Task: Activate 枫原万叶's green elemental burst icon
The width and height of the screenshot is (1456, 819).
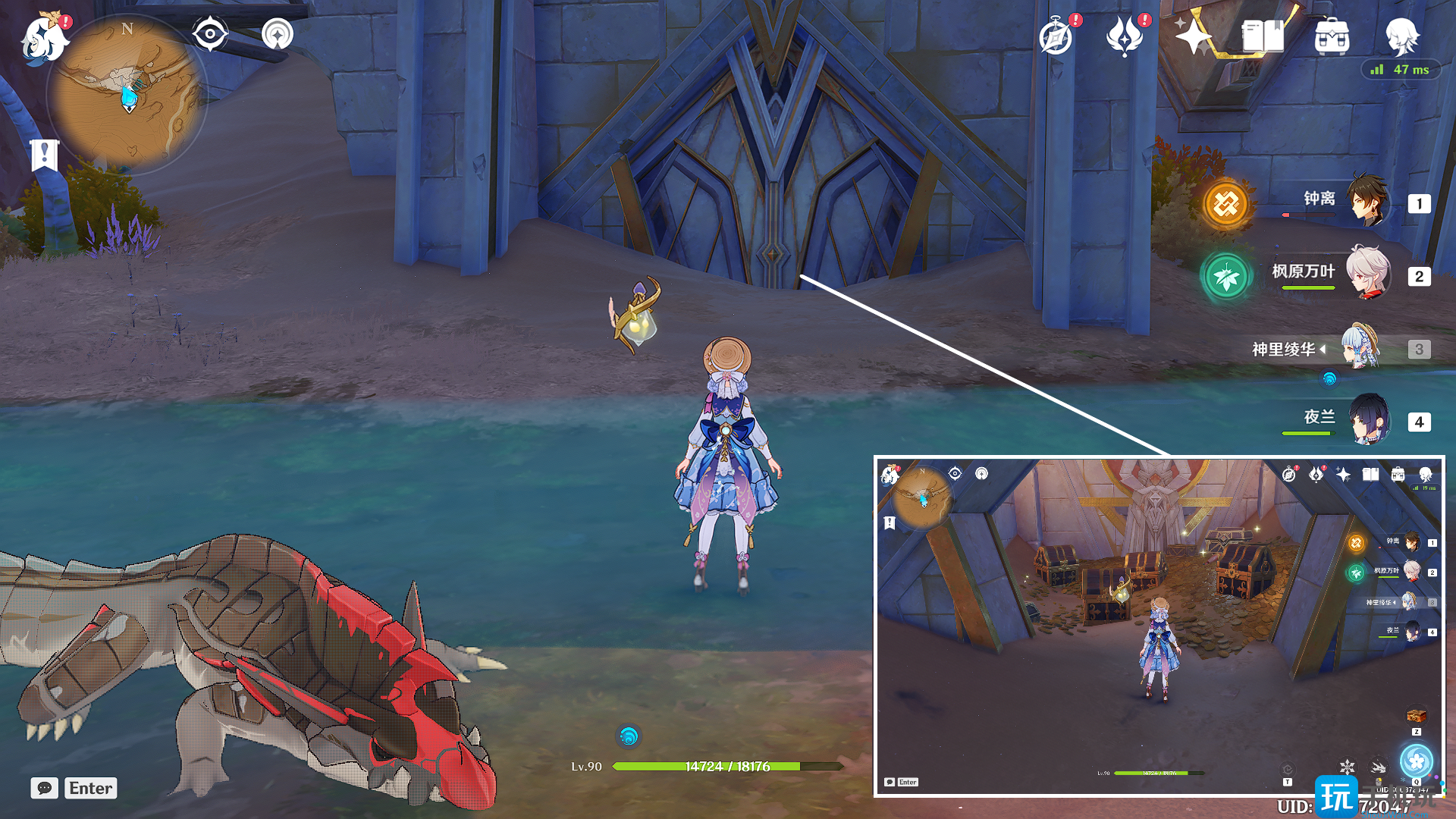Action: pyautogui.click(x=1225, y=277)
